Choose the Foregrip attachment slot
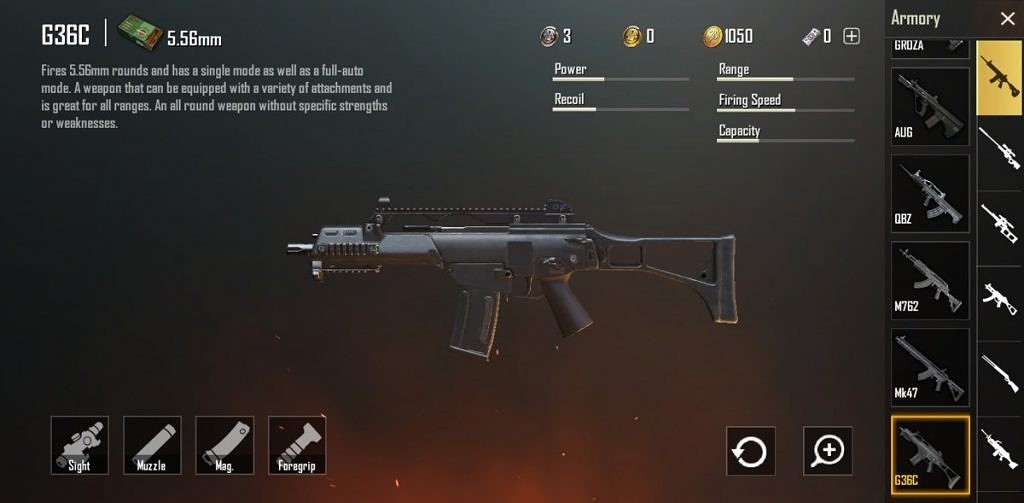 click(297, 445)
